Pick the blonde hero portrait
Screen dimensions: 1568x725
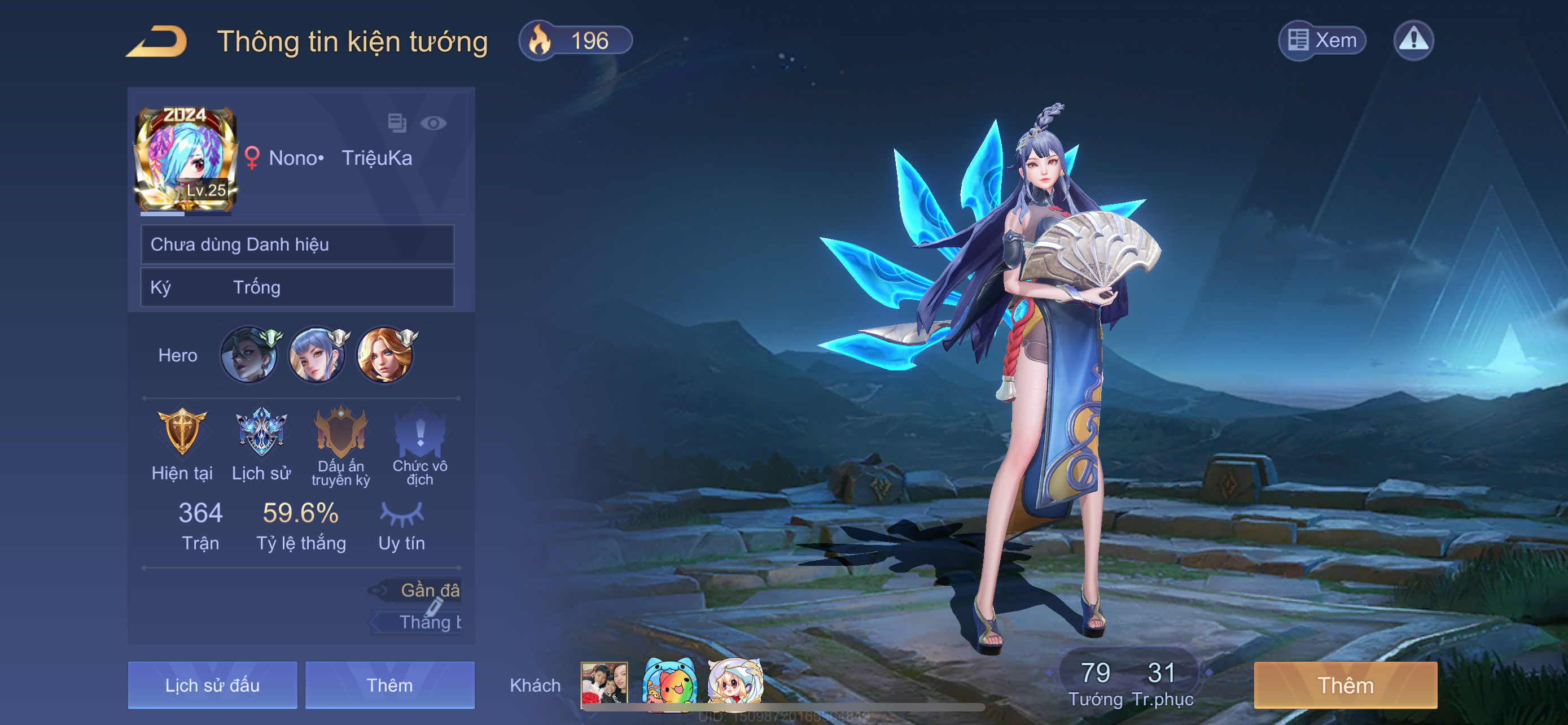(386, 355)
